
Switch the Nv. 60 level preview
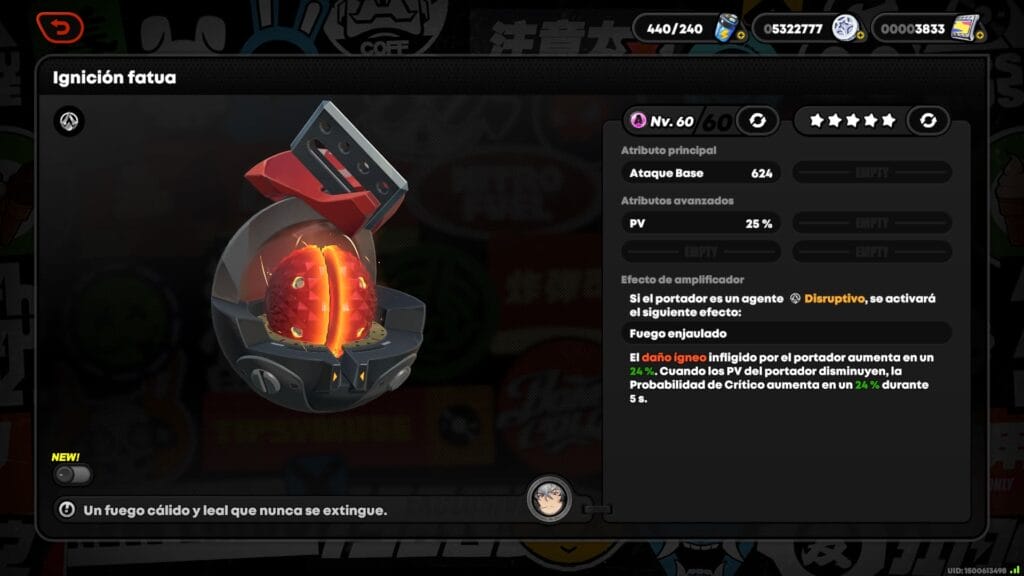[757, 121]
